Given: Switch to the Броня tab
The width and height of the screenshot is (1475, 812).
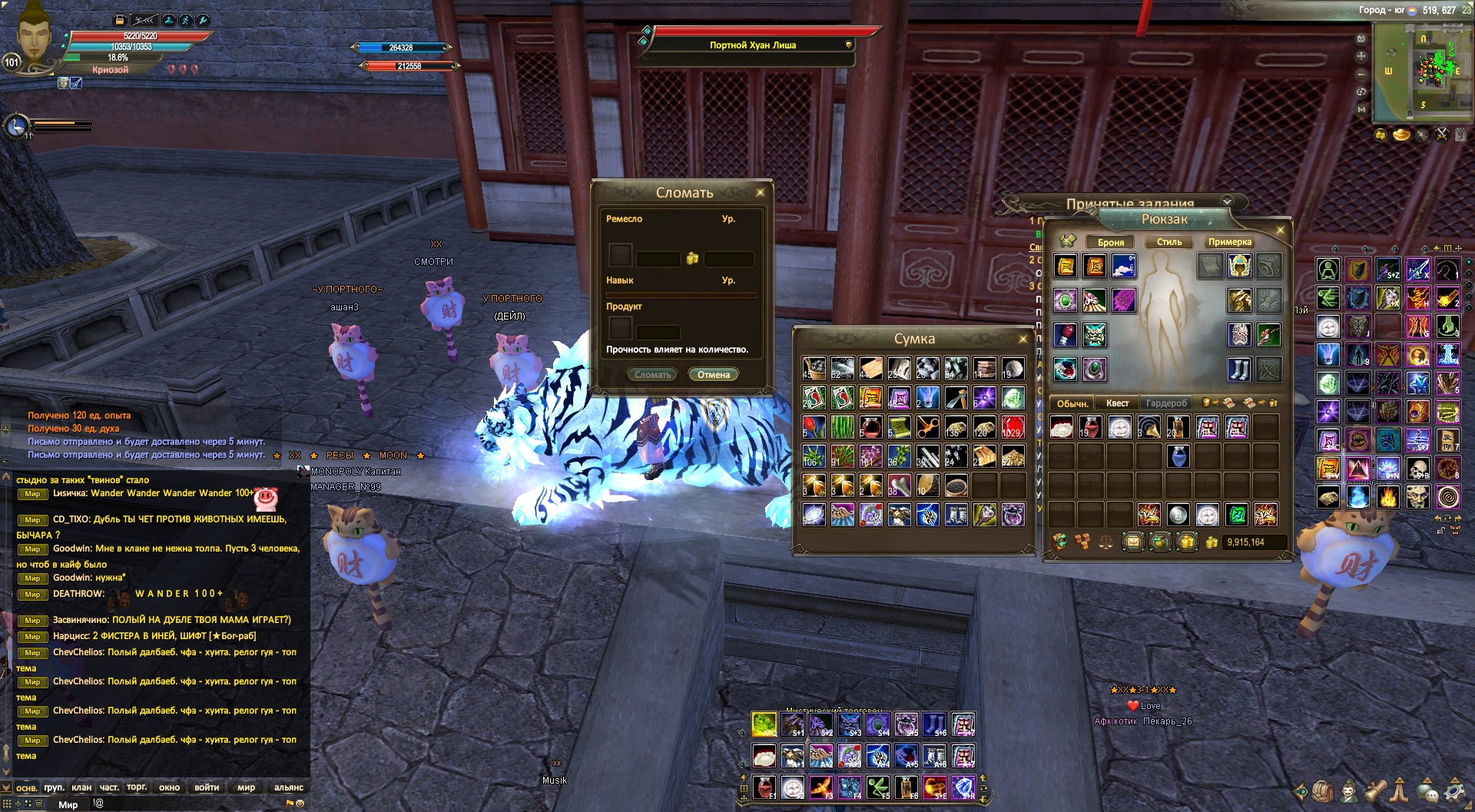Looking at the screenshot, I should [x=1110, y=242].
